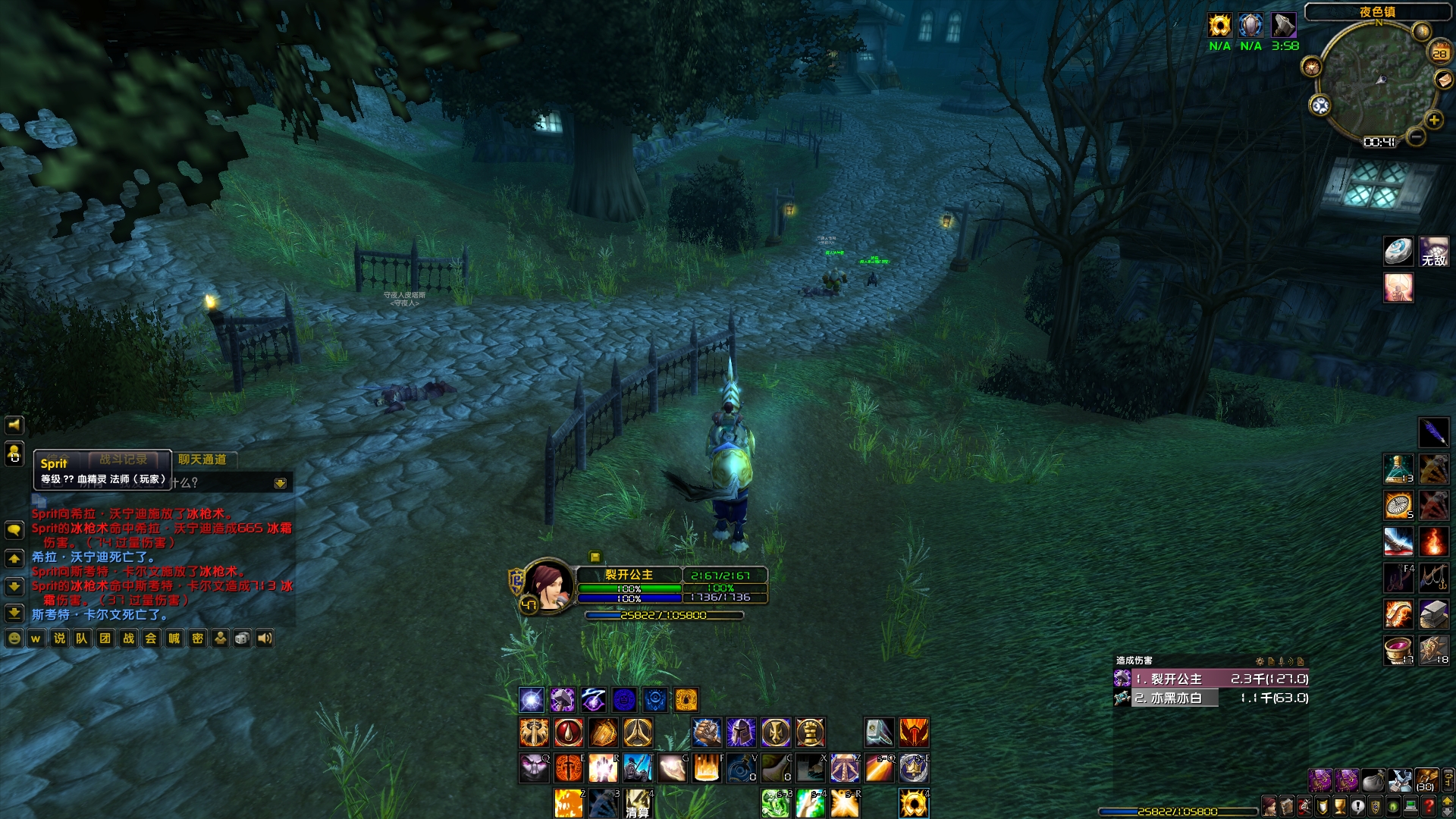Image resolution: width=1456 pixels, height=819 pixels.
Task: Activate the purple knight helmet ability
Action: click(741, 733)
